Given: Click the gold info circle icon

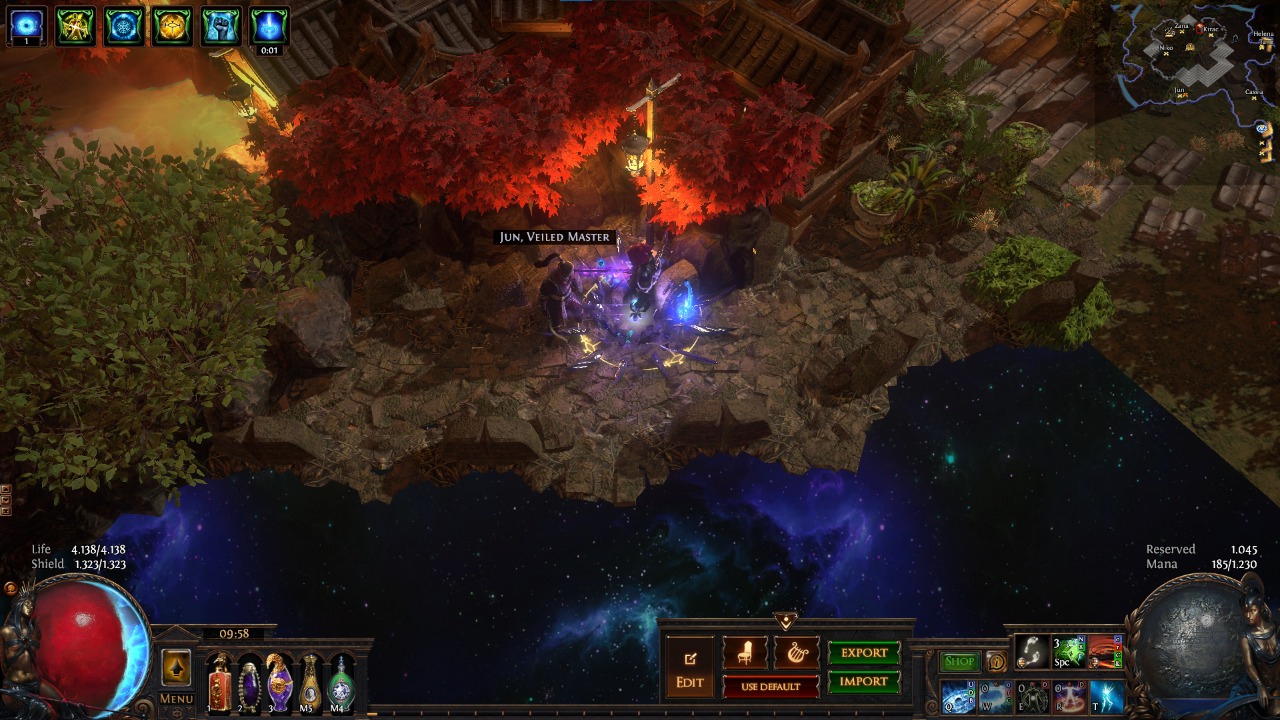Looking at the screenshot, I should (x=996, y=661).
